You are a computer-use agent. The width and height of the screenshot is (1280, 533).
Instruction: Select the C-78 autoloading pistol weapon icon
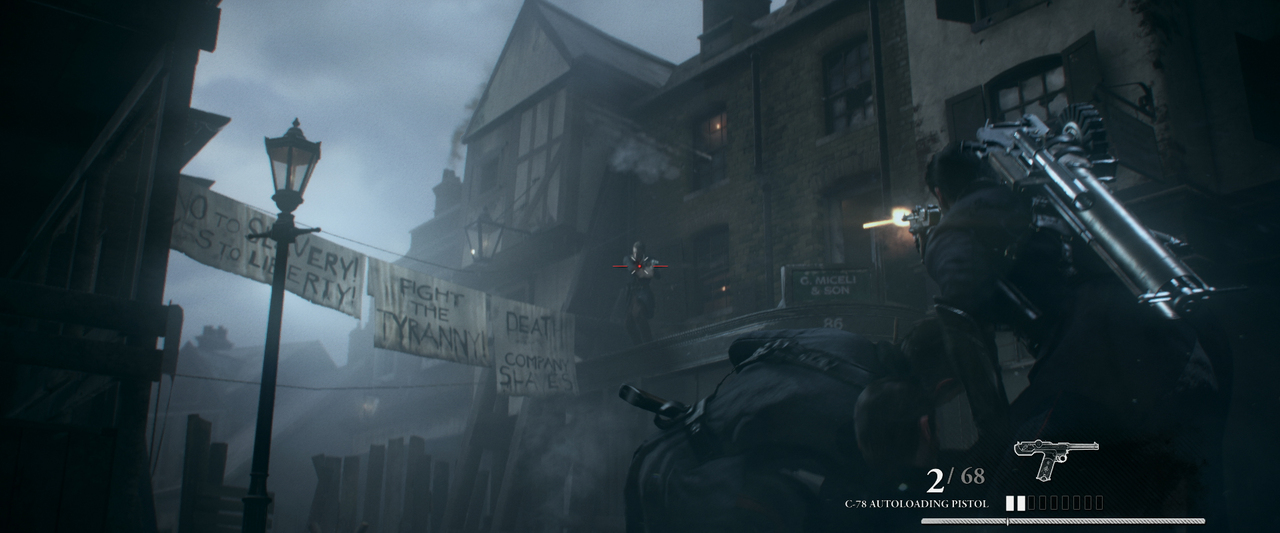click(x=1054, y=456)
